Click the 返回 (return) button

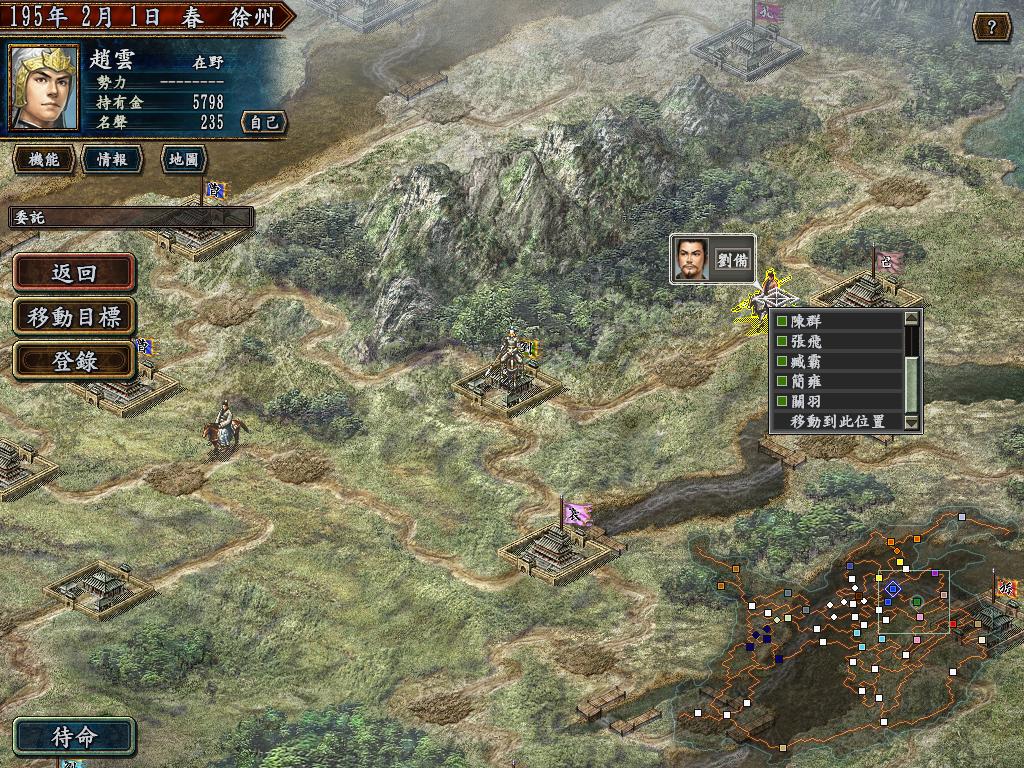coord(74,273)
